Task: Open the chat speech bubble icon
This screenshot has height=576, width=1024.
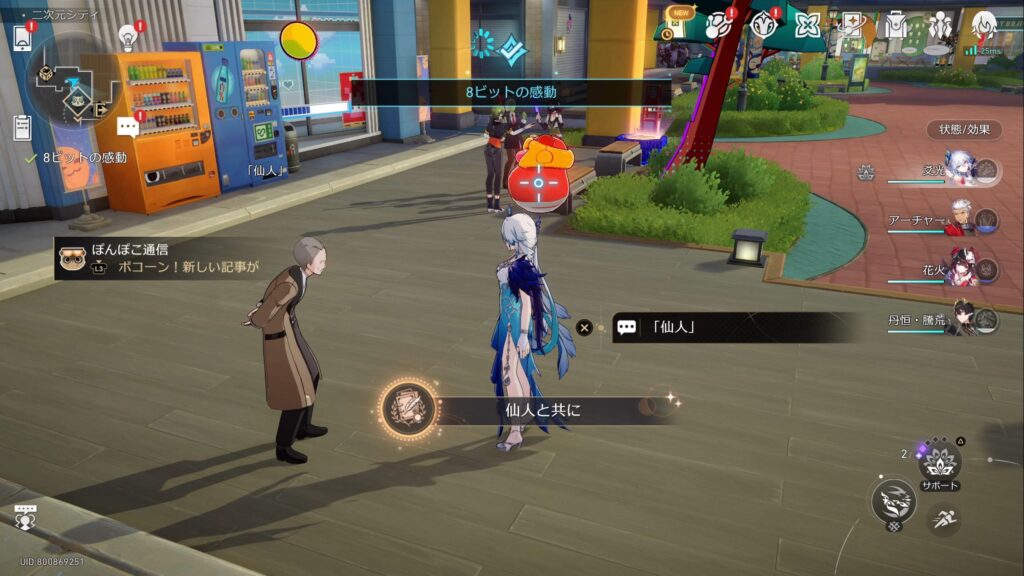Action: coord(127,127)
